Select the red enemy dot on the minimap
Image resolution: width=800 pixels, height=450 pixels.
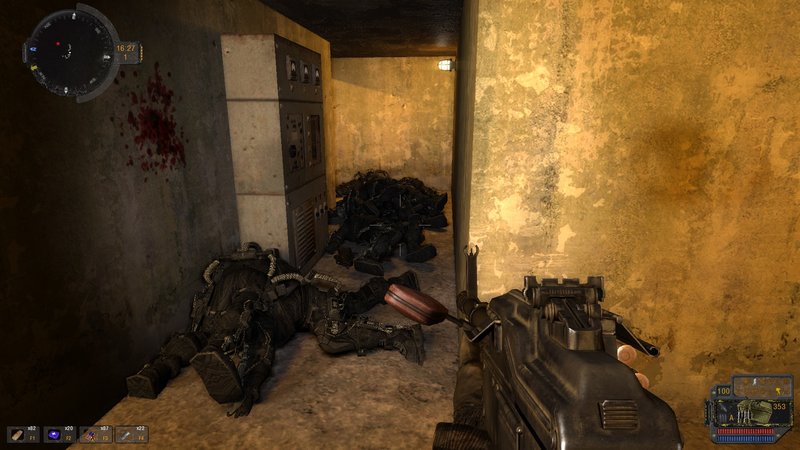click(x=58, y=44)
